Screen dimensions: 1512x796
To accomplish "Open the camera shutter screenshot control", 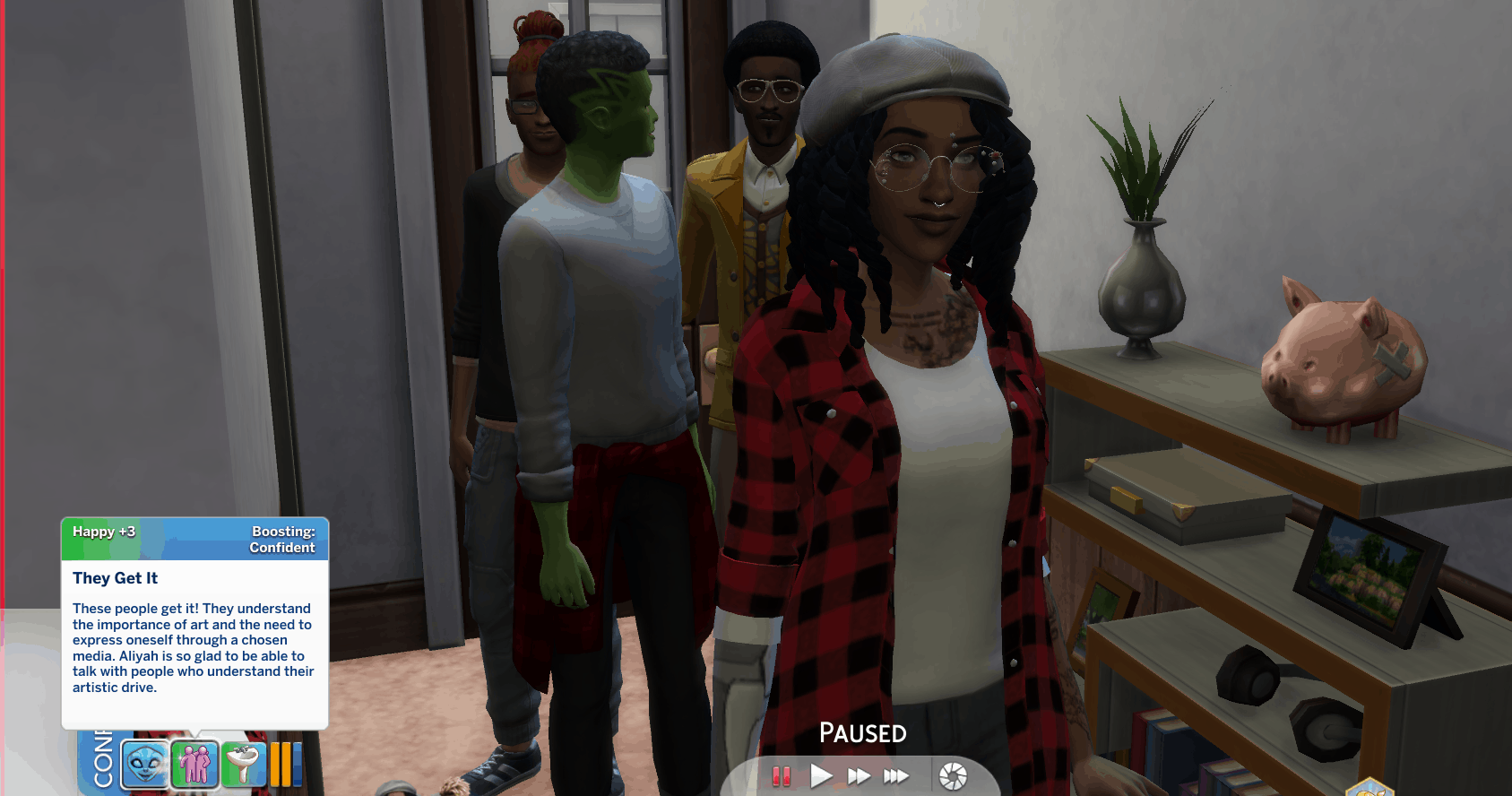I will [953, 776].
